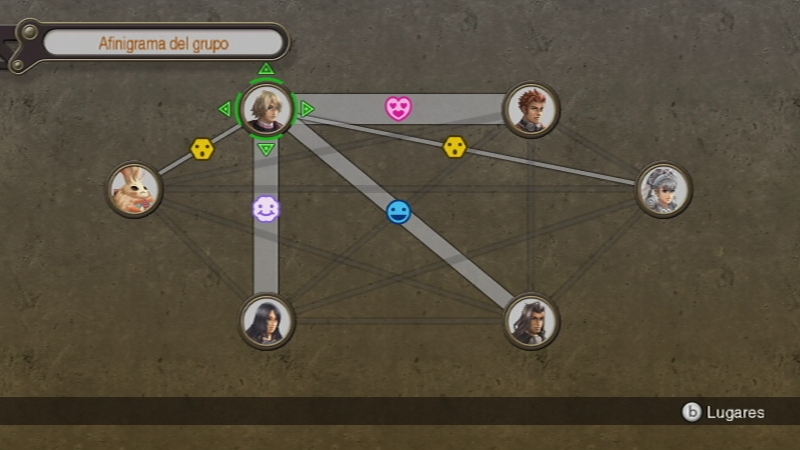Viewport: 800px width, 450px height.
Task: Click the purple smiley affinity icon
Action: pos(266,209)
